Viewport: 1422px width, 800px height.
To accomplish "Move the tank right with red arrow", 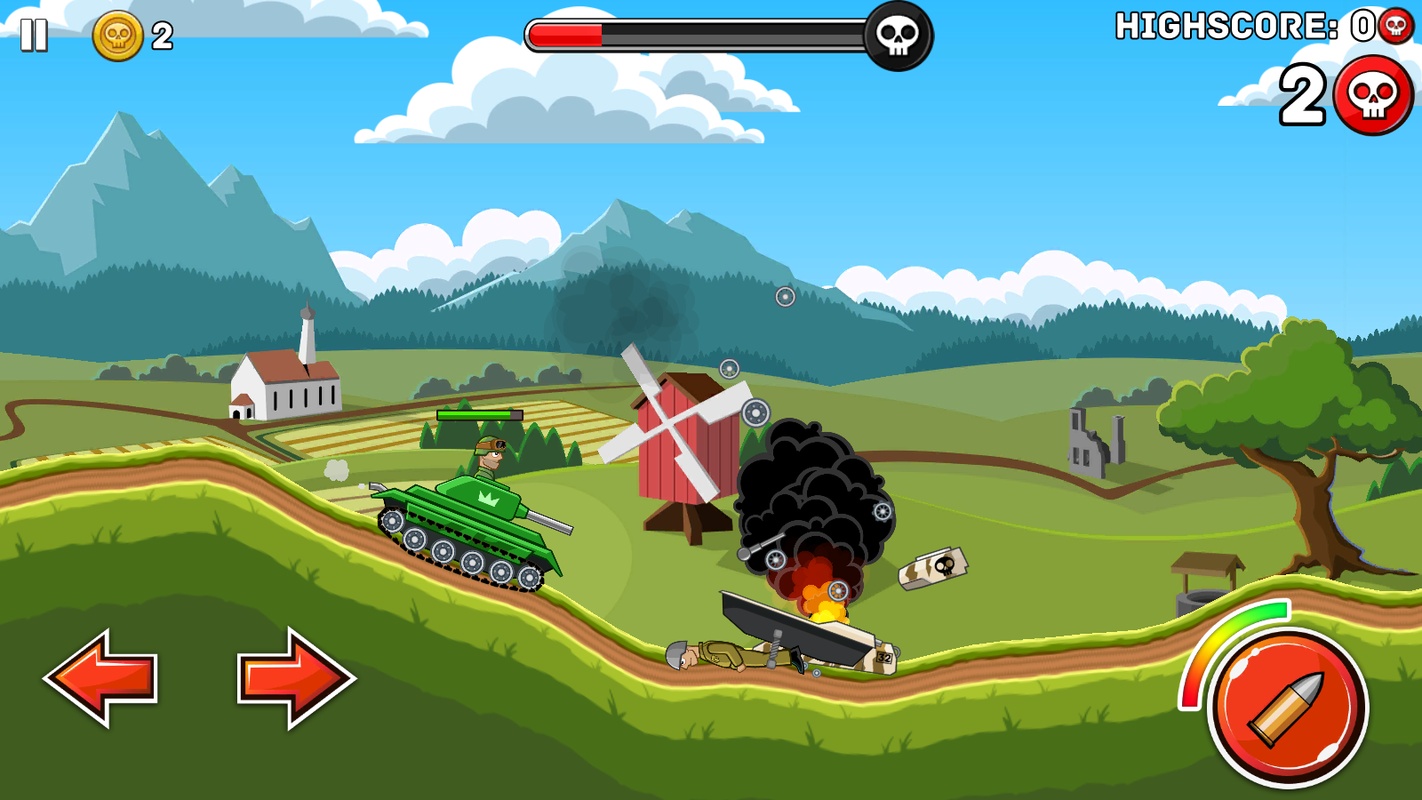I will click(295, 677).
